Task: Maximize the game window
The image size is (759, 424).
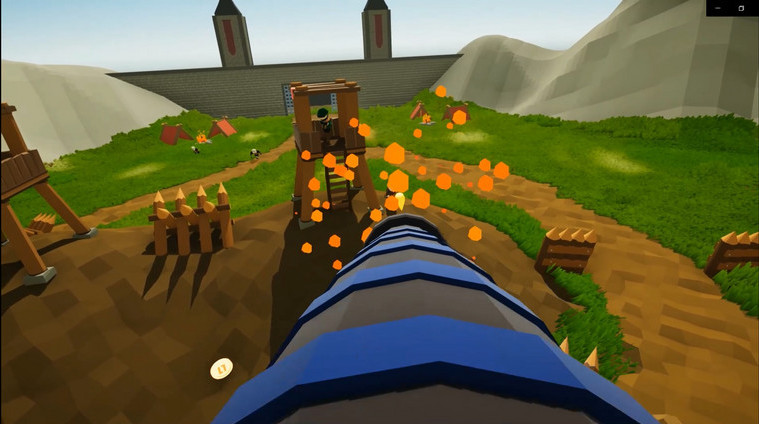Action: [741, 8]
